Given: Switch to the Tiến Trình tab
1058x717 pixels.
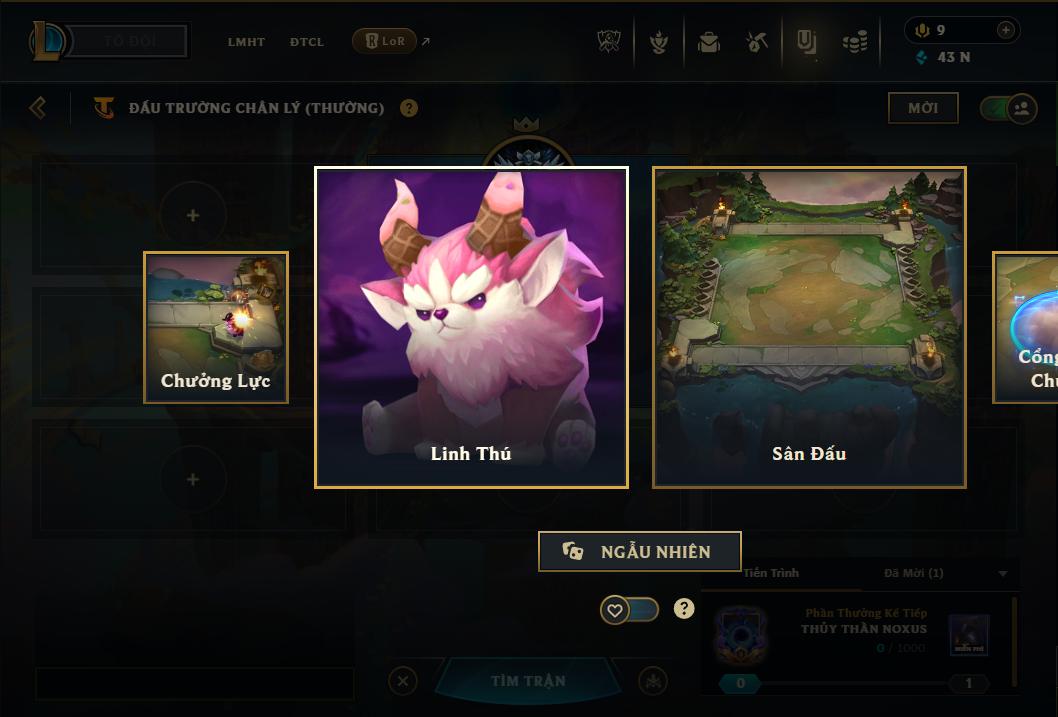Looking at the screenshot, I should click(771, 573).
